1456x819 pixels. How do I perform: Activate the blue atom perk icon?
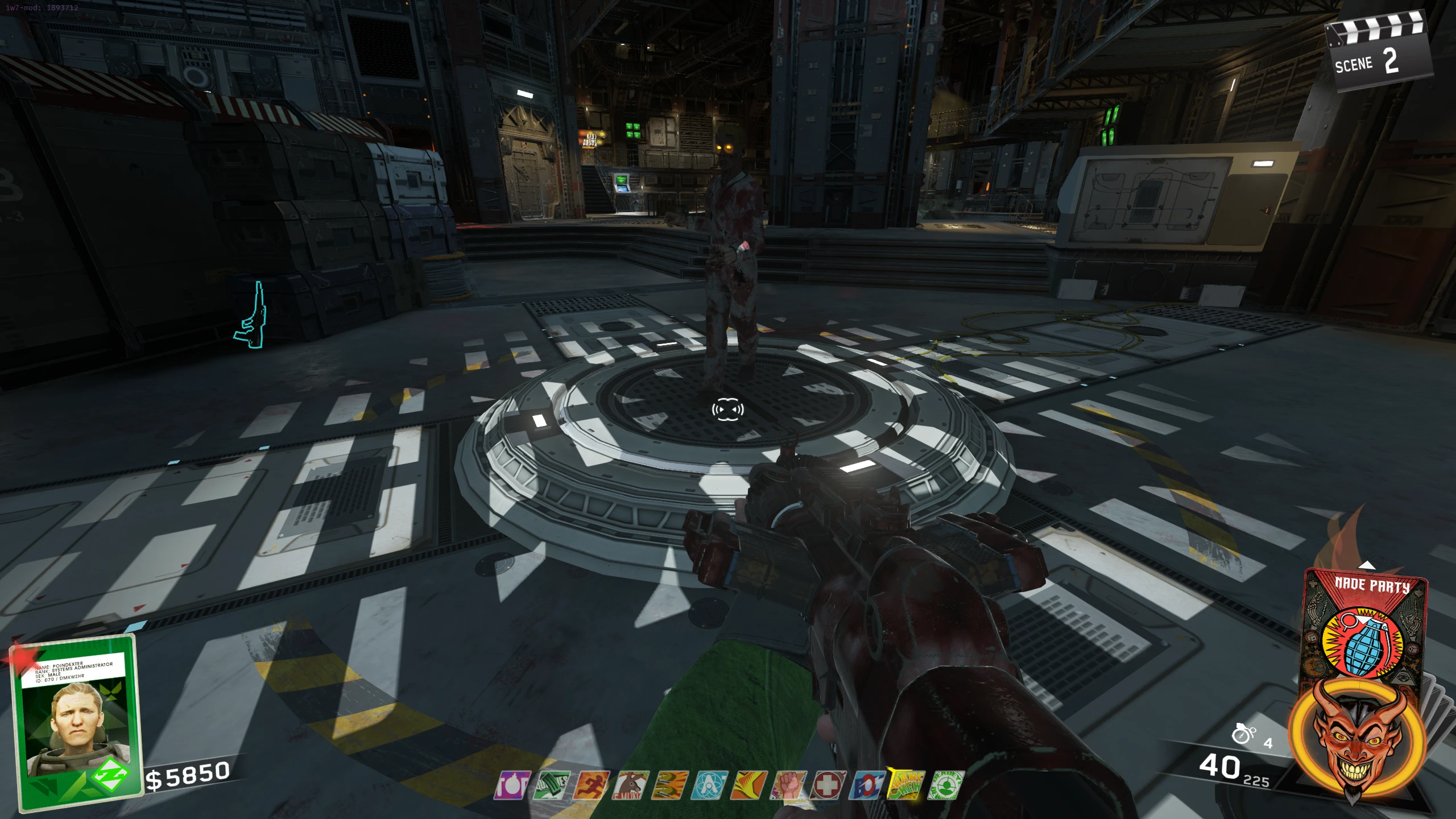[x=709, y=785]
